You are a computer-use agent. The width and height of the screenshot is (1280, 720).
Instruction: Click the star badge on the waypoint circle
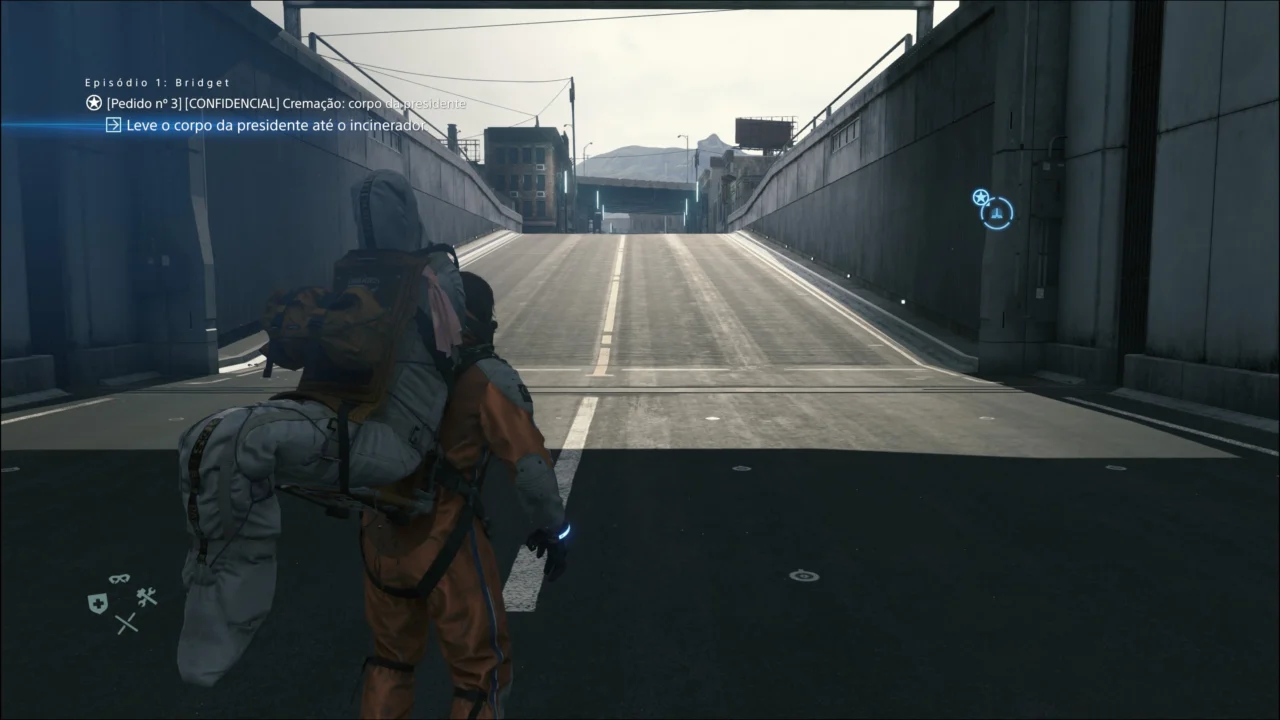(980, 199)
